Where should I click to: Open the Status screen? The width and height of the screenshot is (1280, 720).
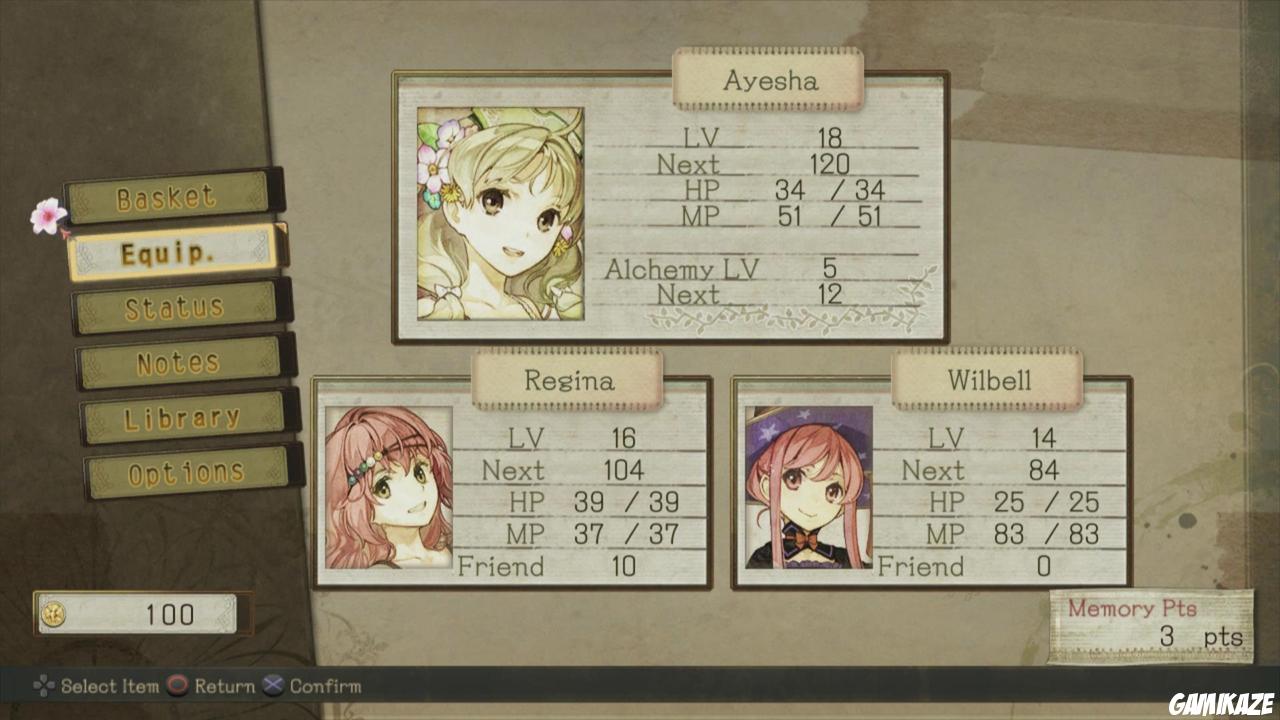point(176,308)
